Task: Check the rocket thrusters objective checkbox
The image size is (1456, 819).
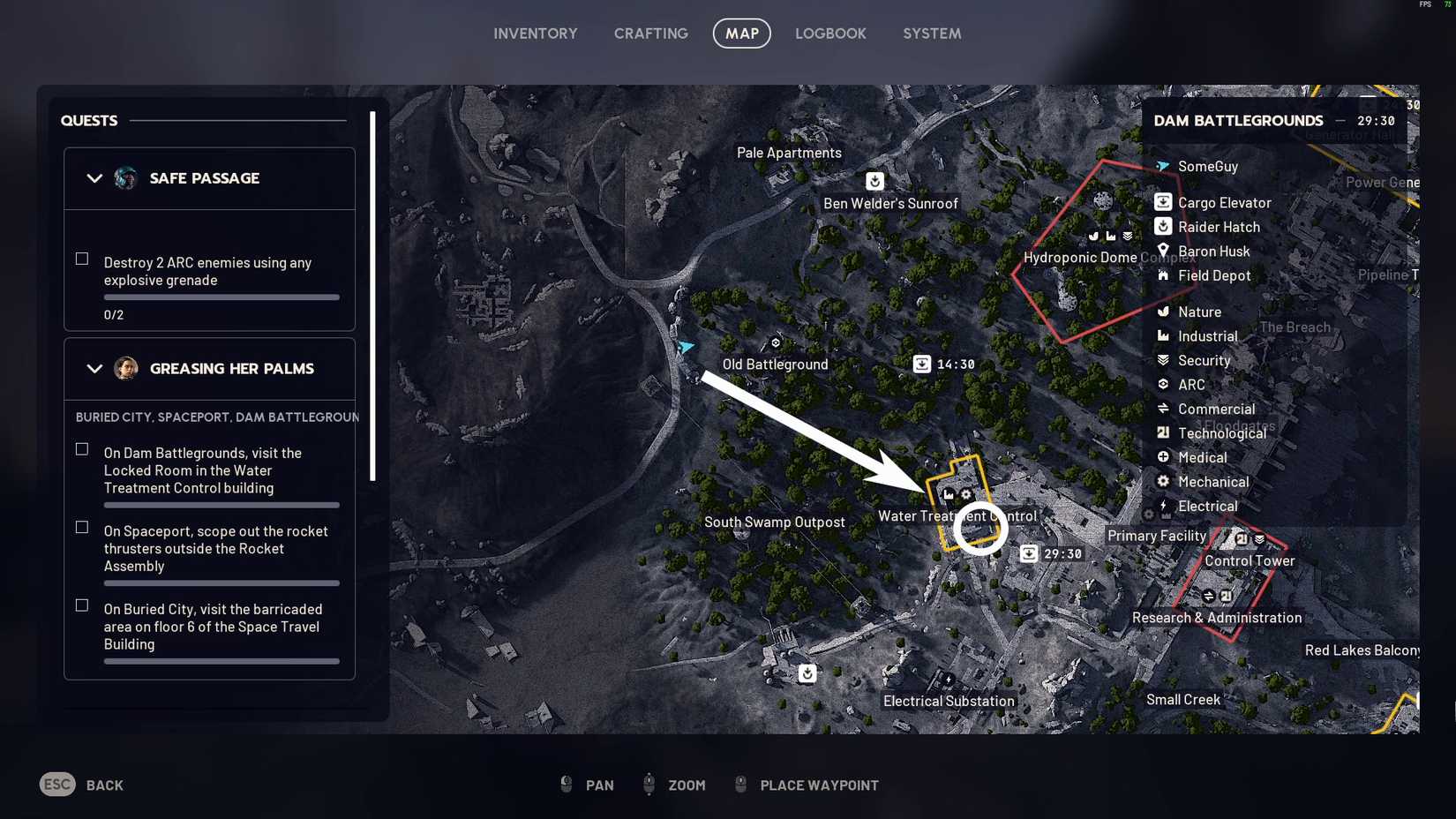Action: (x=82, y=528)
